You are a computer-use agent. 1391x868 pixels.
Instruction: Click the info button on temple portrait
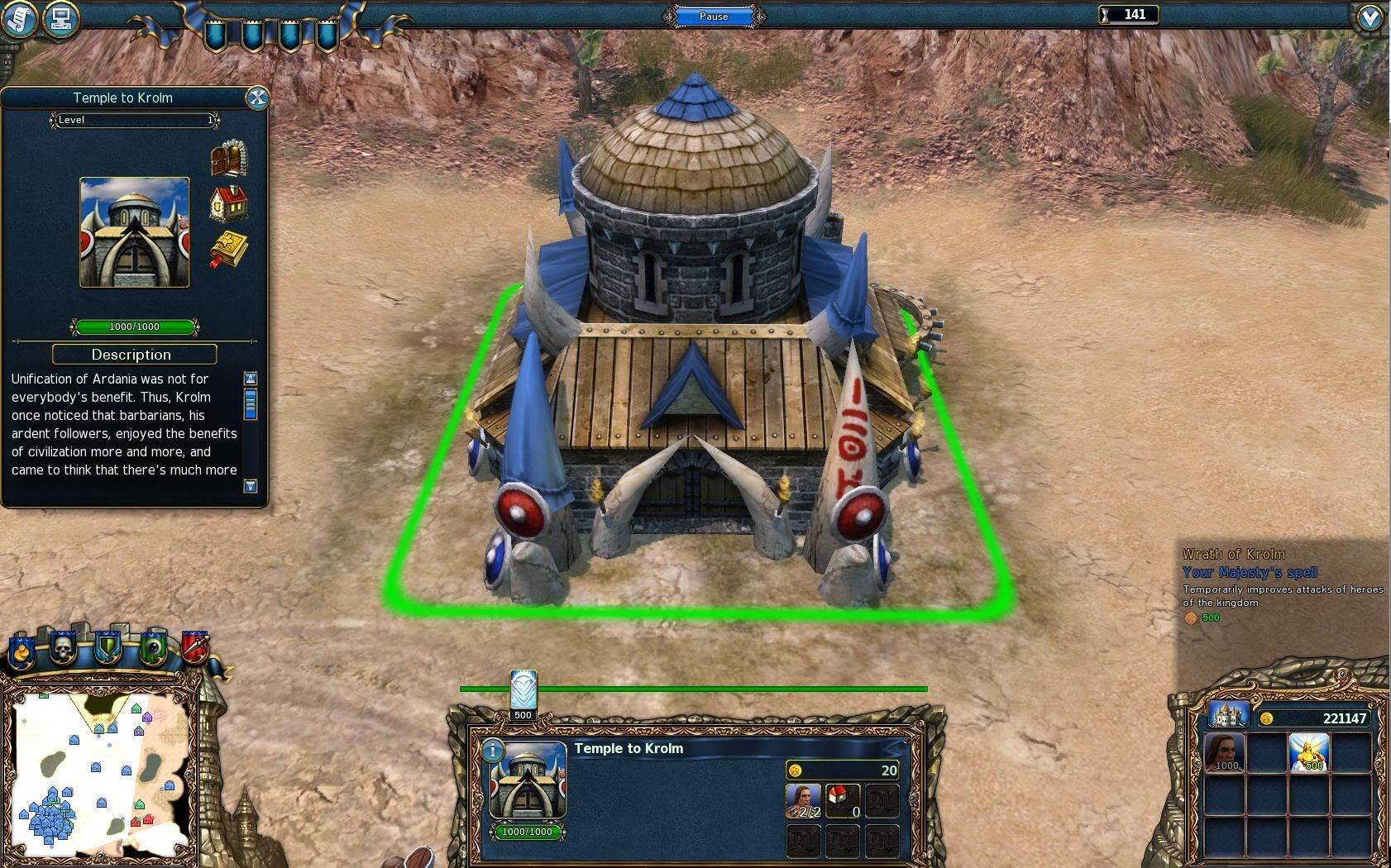[x=493, y=750]
